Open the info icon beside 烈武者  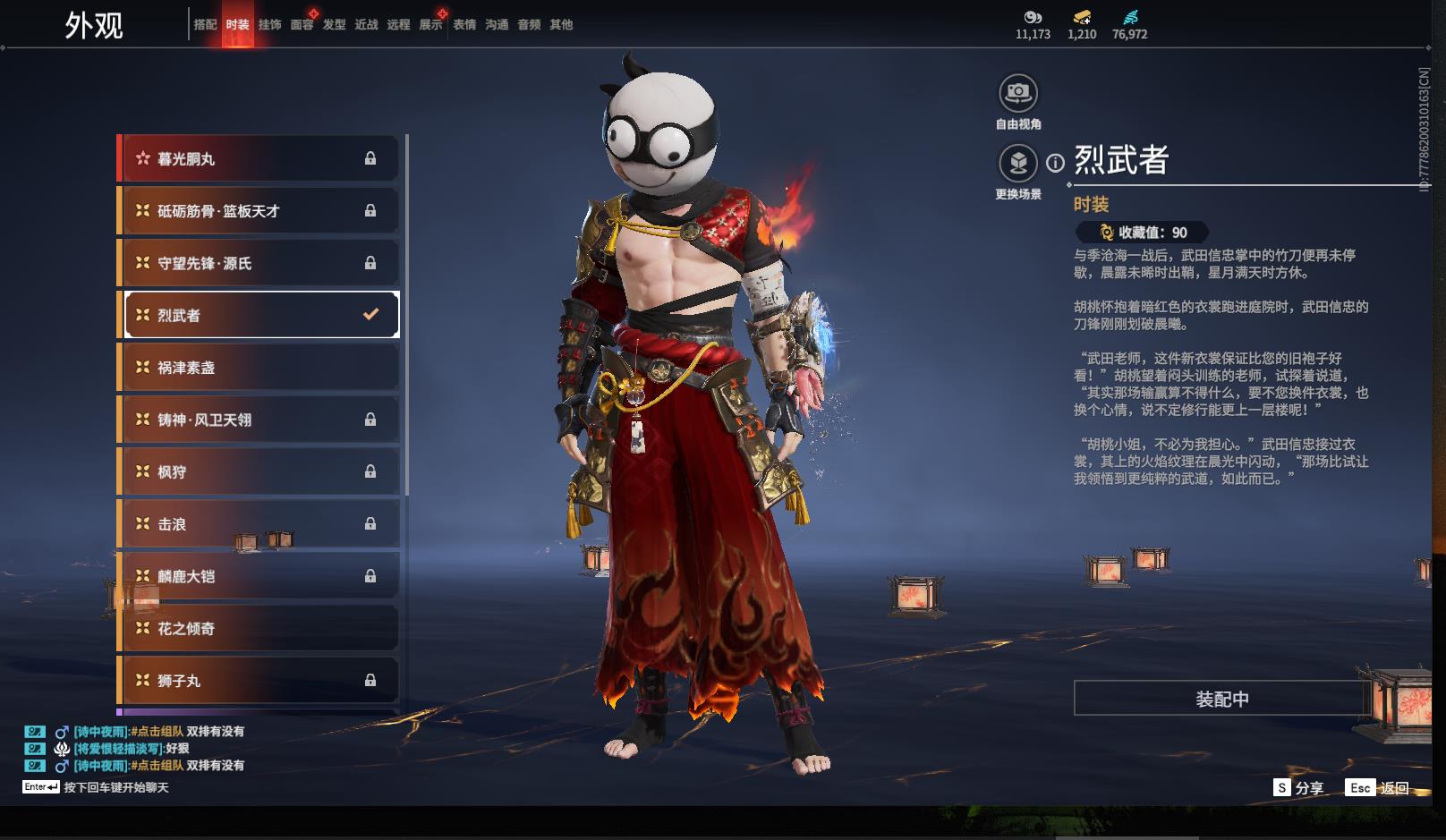tap(1056, 163)
